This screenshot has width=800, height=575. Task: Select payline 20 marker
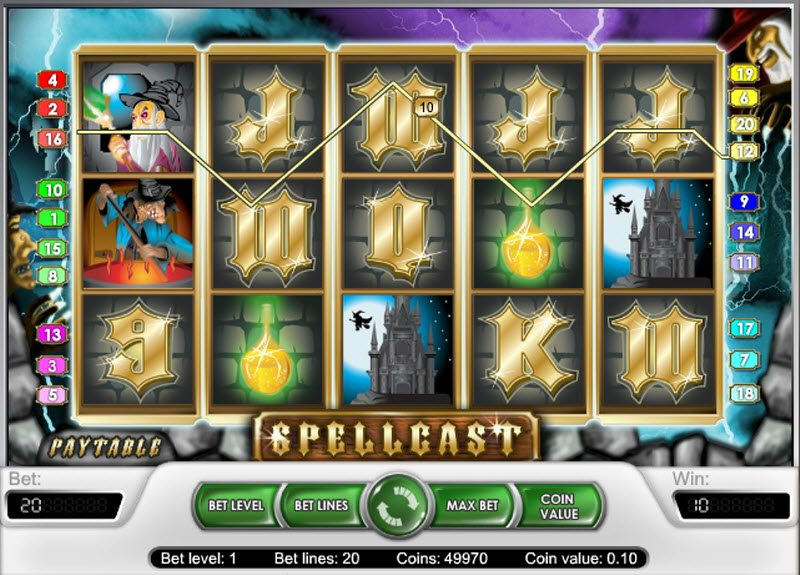pos(743,124)
